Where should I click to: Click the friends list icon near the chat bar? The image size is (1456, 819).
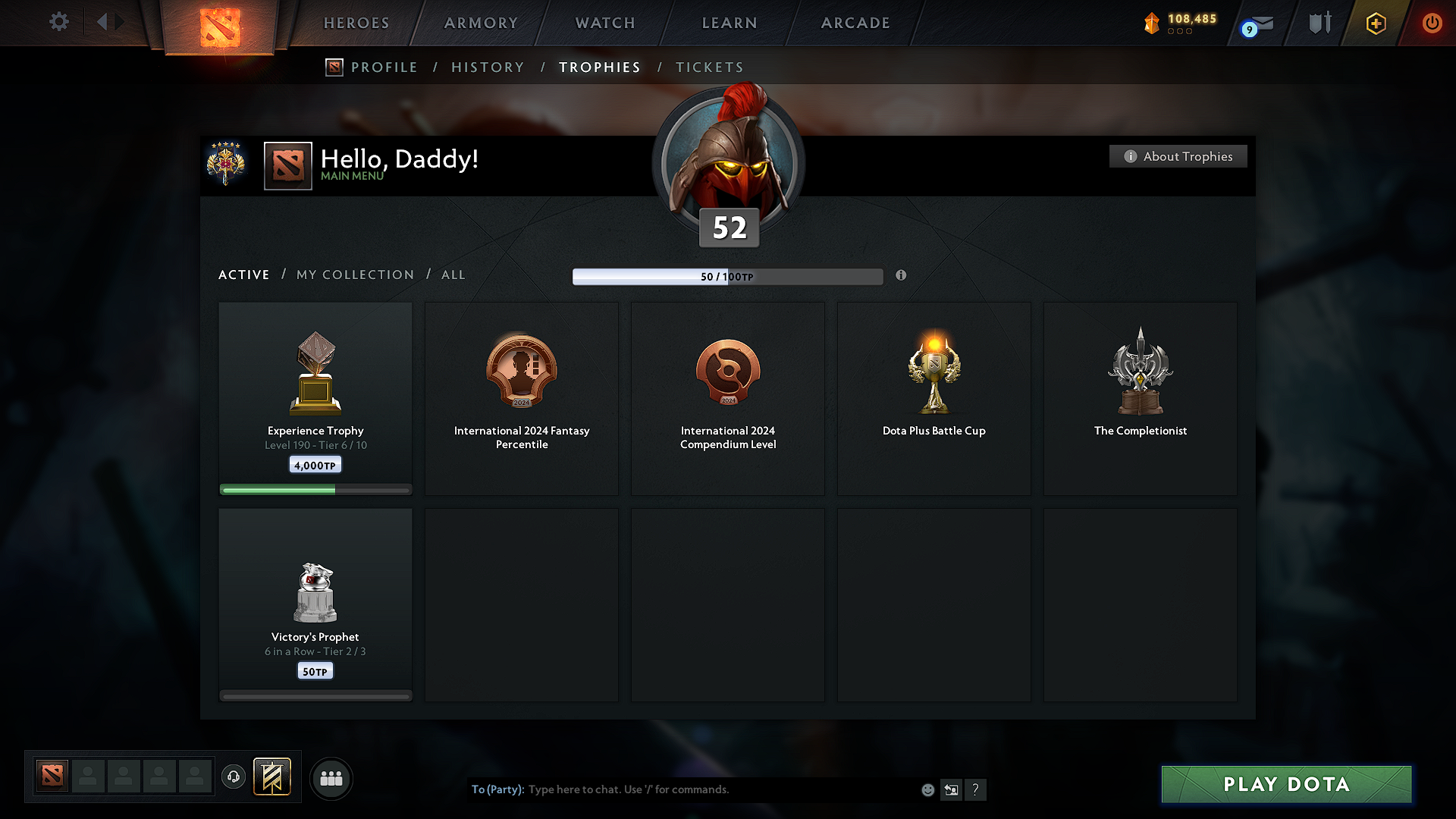331,778
